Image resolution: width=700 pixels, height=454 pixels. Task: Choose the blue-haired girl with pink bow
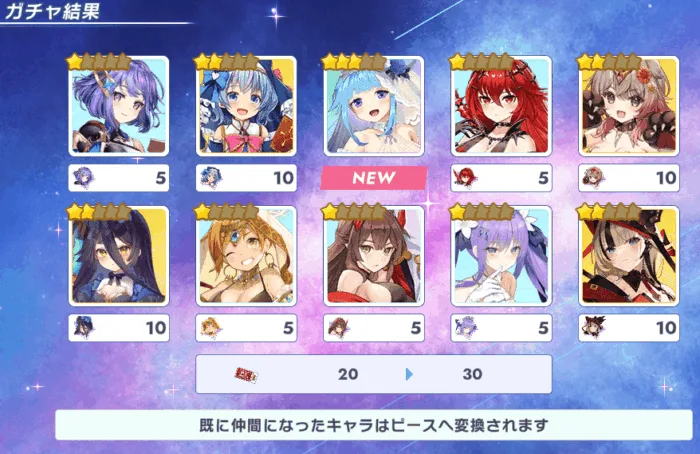click(246, 106)
